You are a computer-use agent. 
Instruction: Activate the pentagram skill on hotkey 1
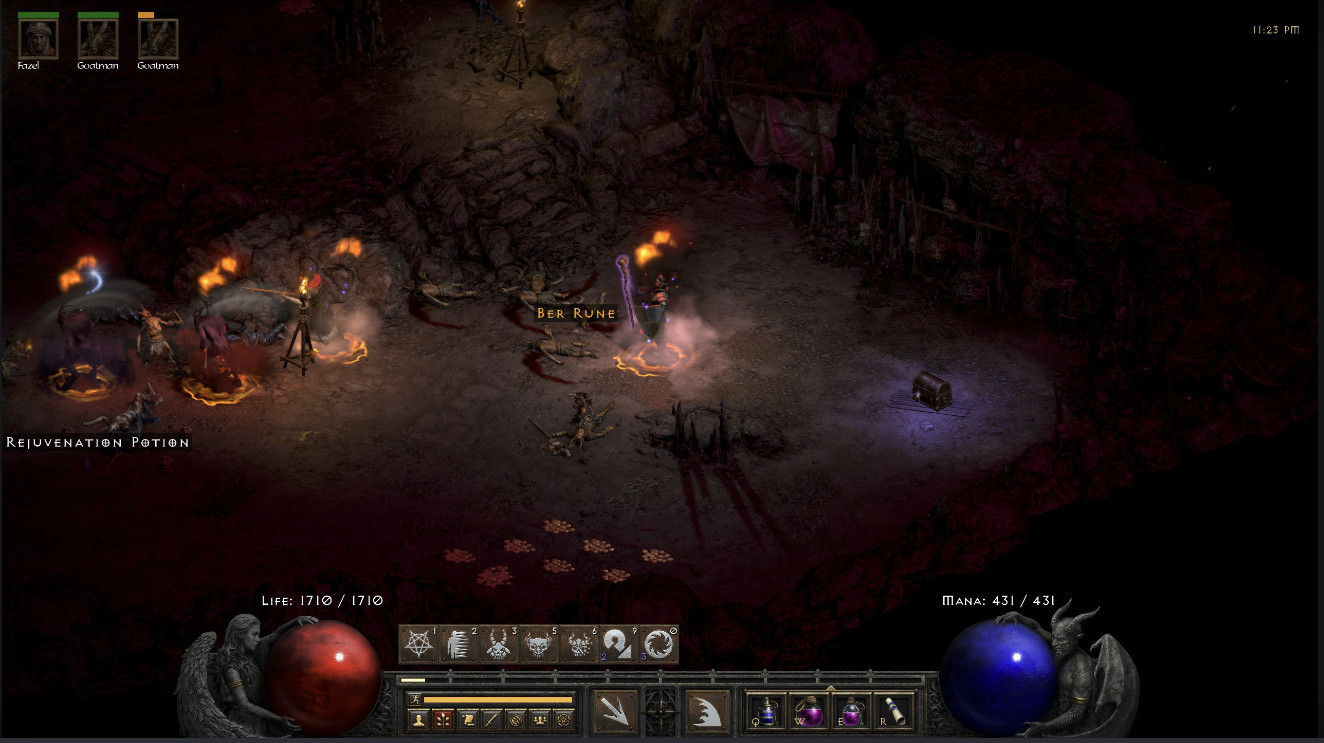(419, 645)
